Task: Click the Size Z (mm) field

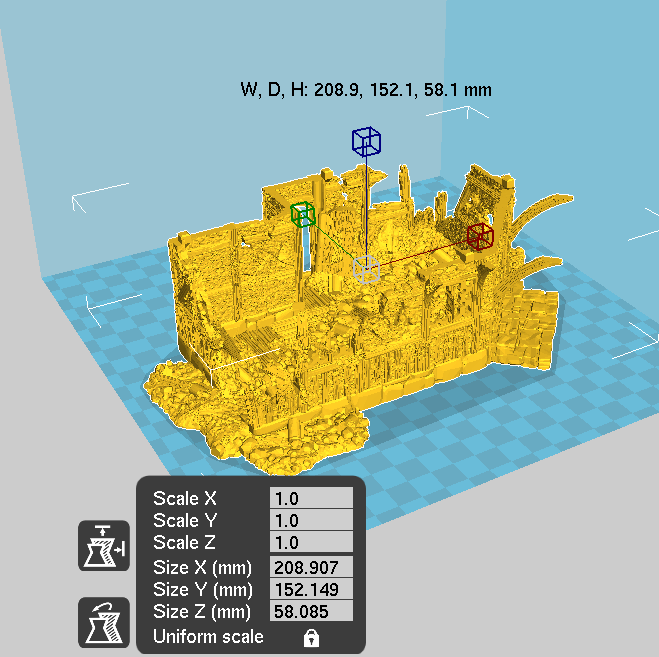Action: [x=311, y=610]
